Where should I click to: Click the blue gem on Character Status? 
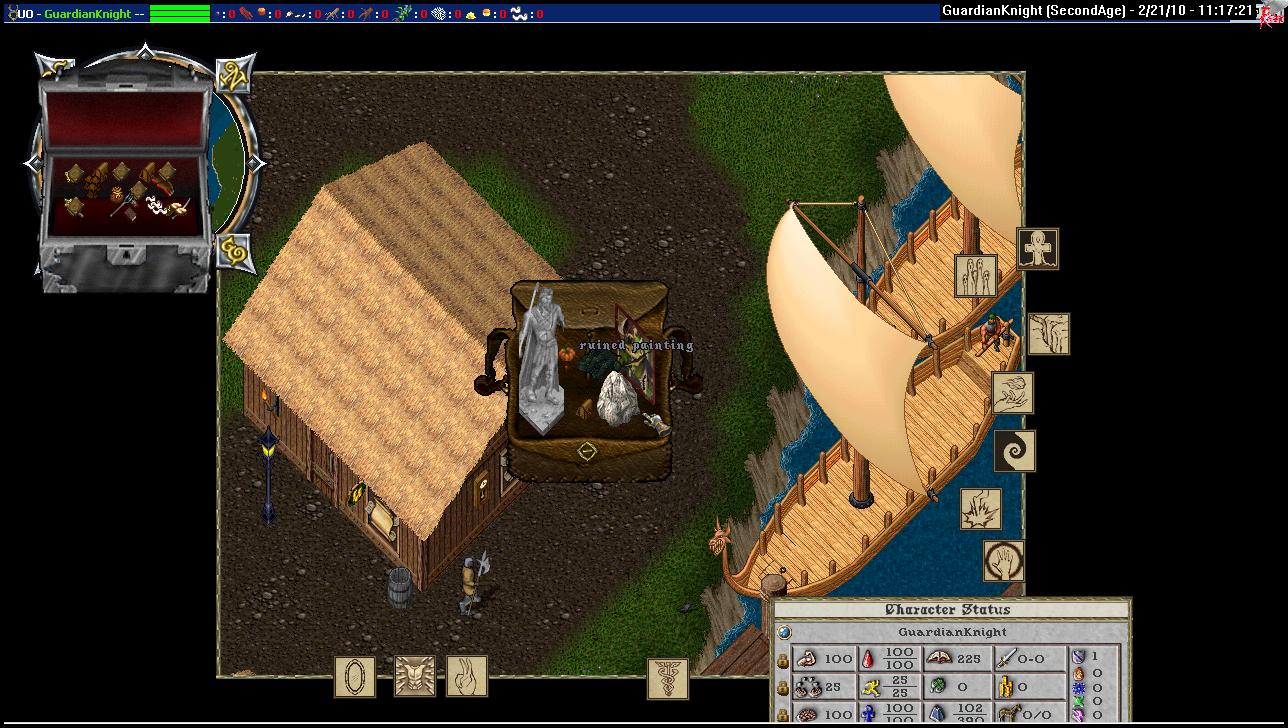(785, 632)
